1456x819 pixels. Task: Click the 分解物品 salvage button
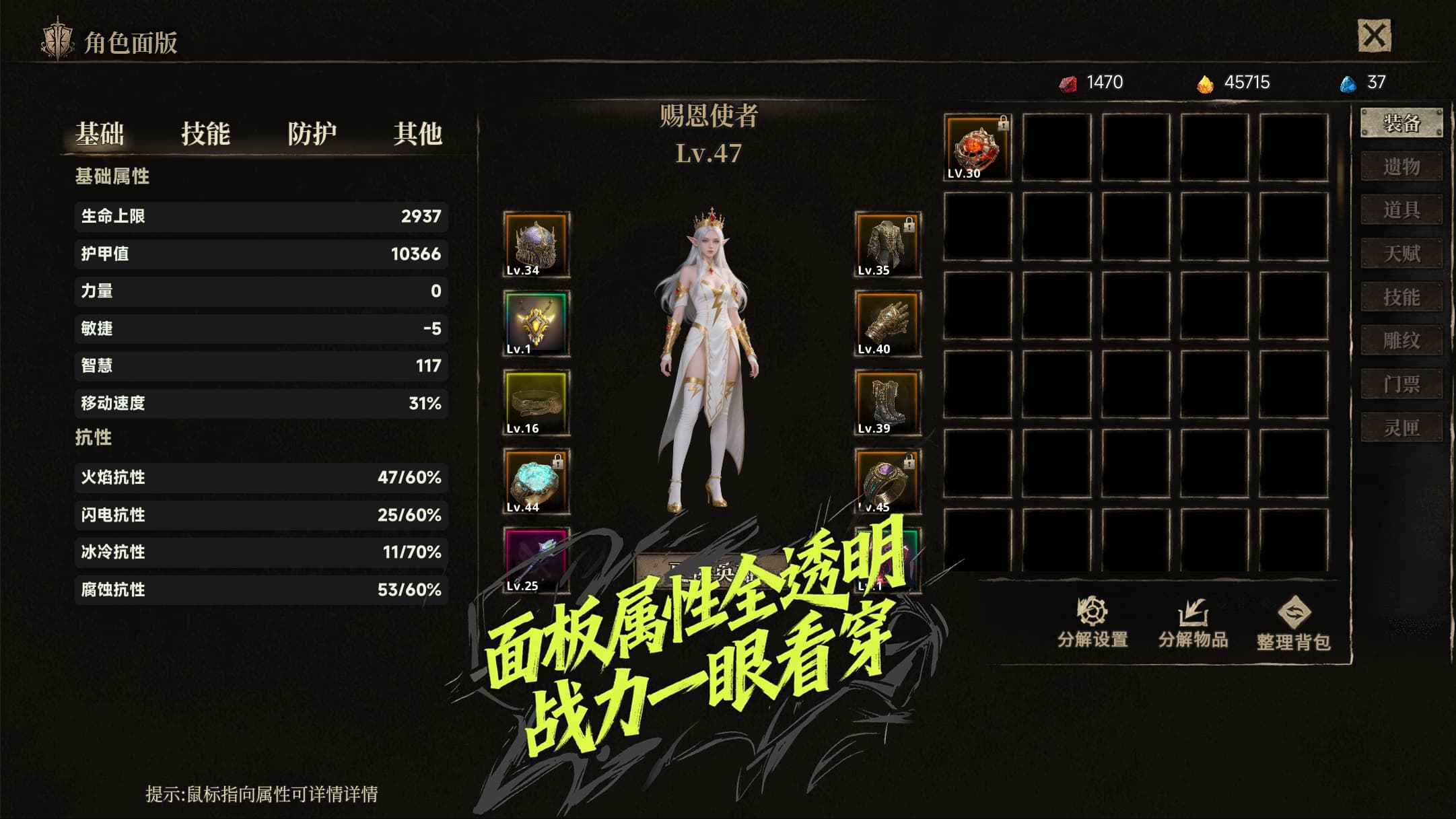pos(1195,614)
